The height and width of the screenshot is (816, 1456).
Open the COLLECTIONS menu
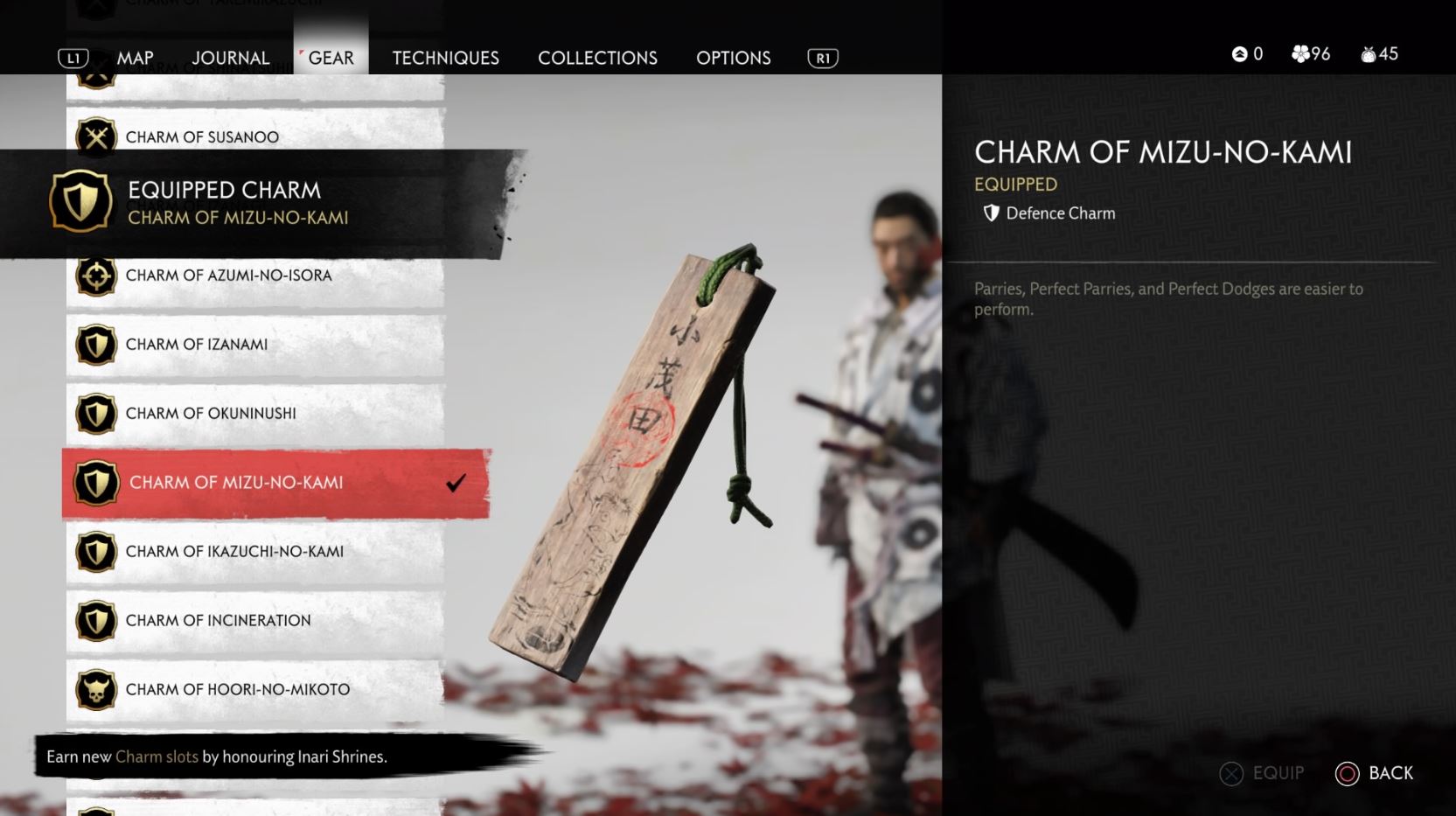[597, 58]
